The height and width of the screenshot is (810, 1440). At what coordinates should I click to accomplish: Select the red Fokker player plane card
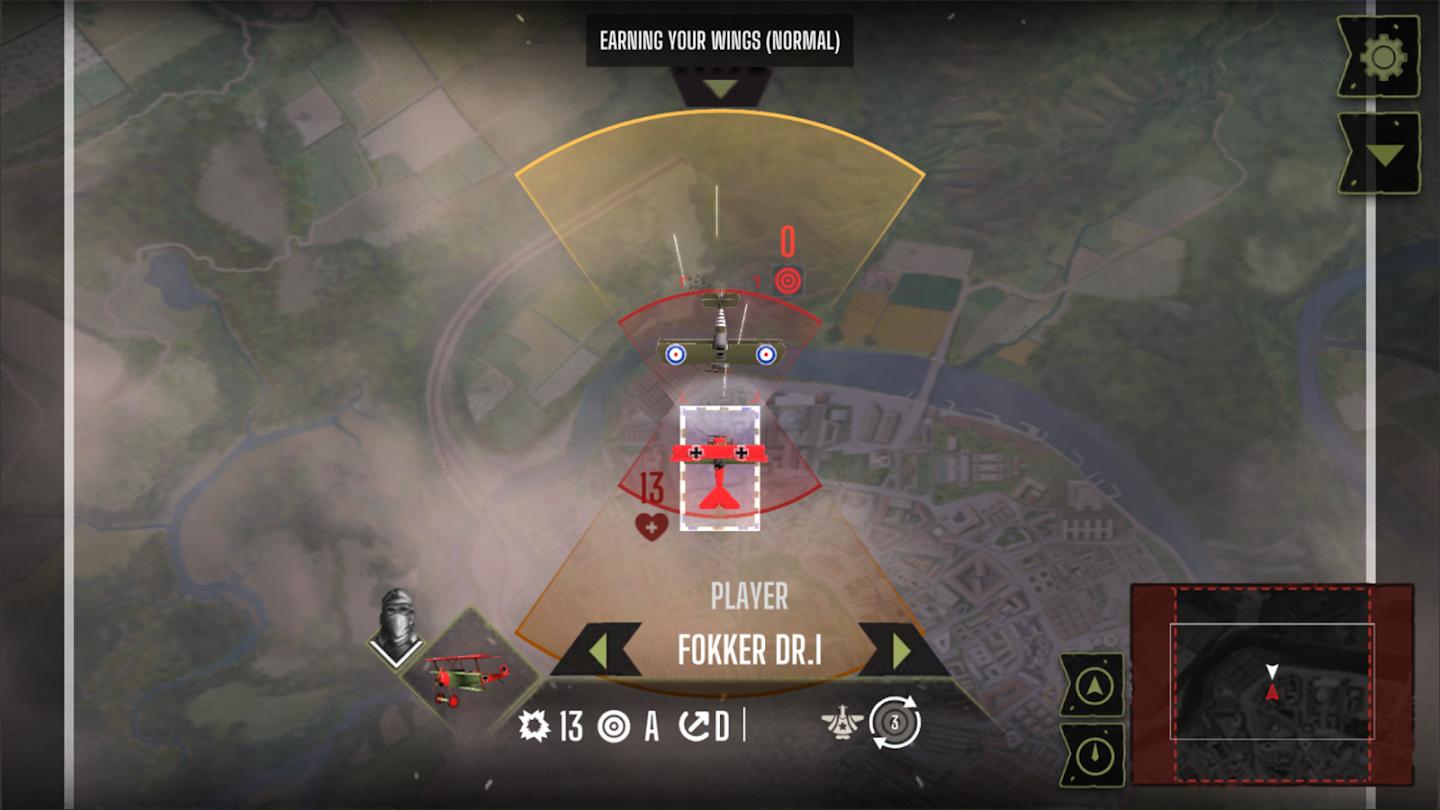click(719, 468)
